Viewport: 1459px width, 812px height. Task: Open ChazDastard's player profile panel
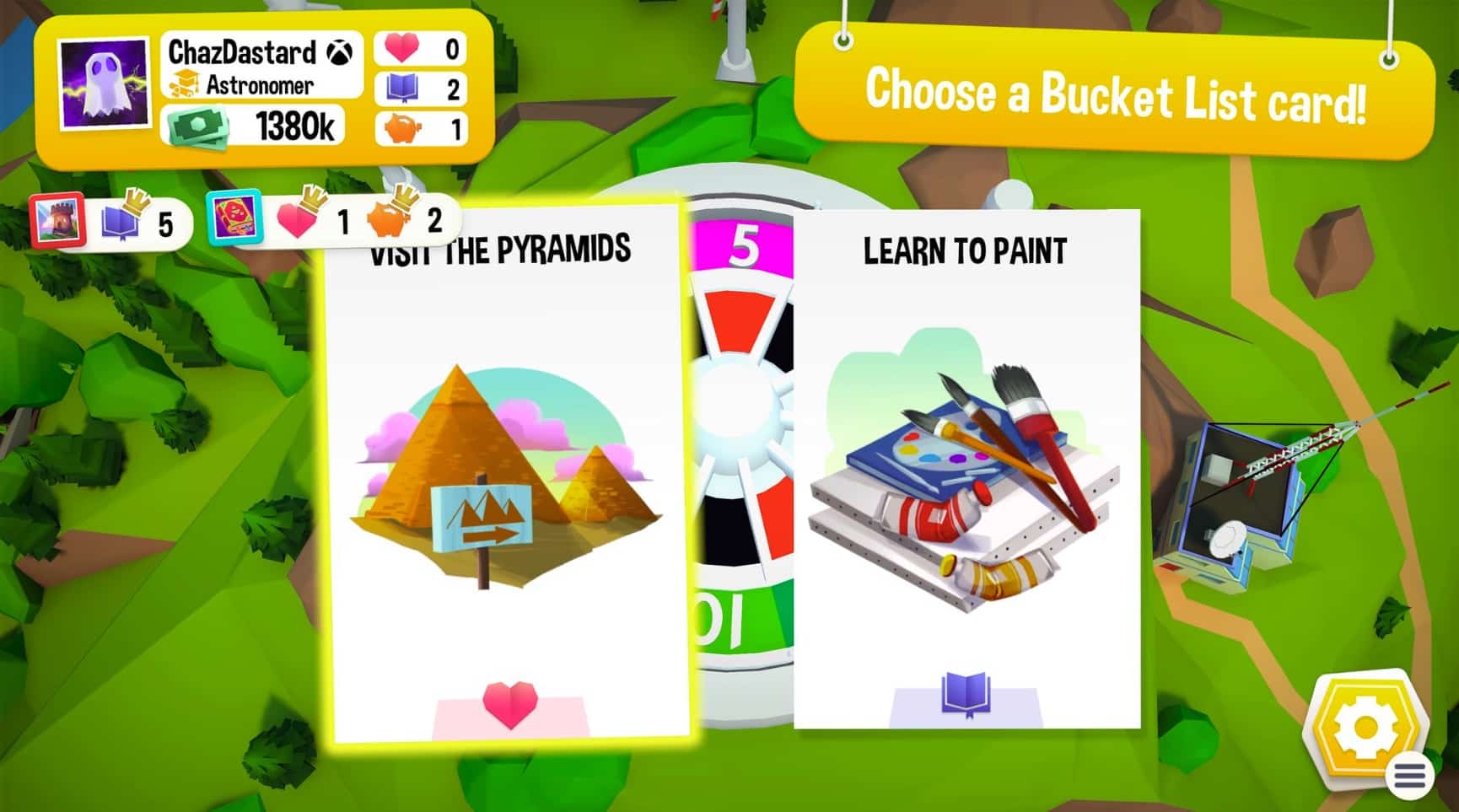pyautogui.click(x=253, y=84)
